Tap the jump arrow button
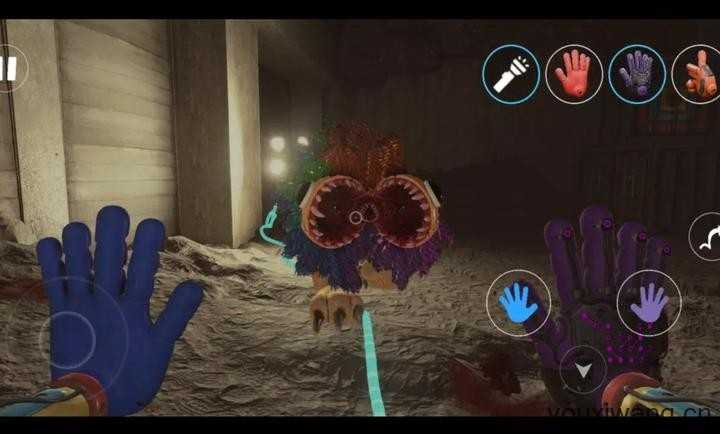The height and width of the screenshot is (434, 720). [707, 238]
